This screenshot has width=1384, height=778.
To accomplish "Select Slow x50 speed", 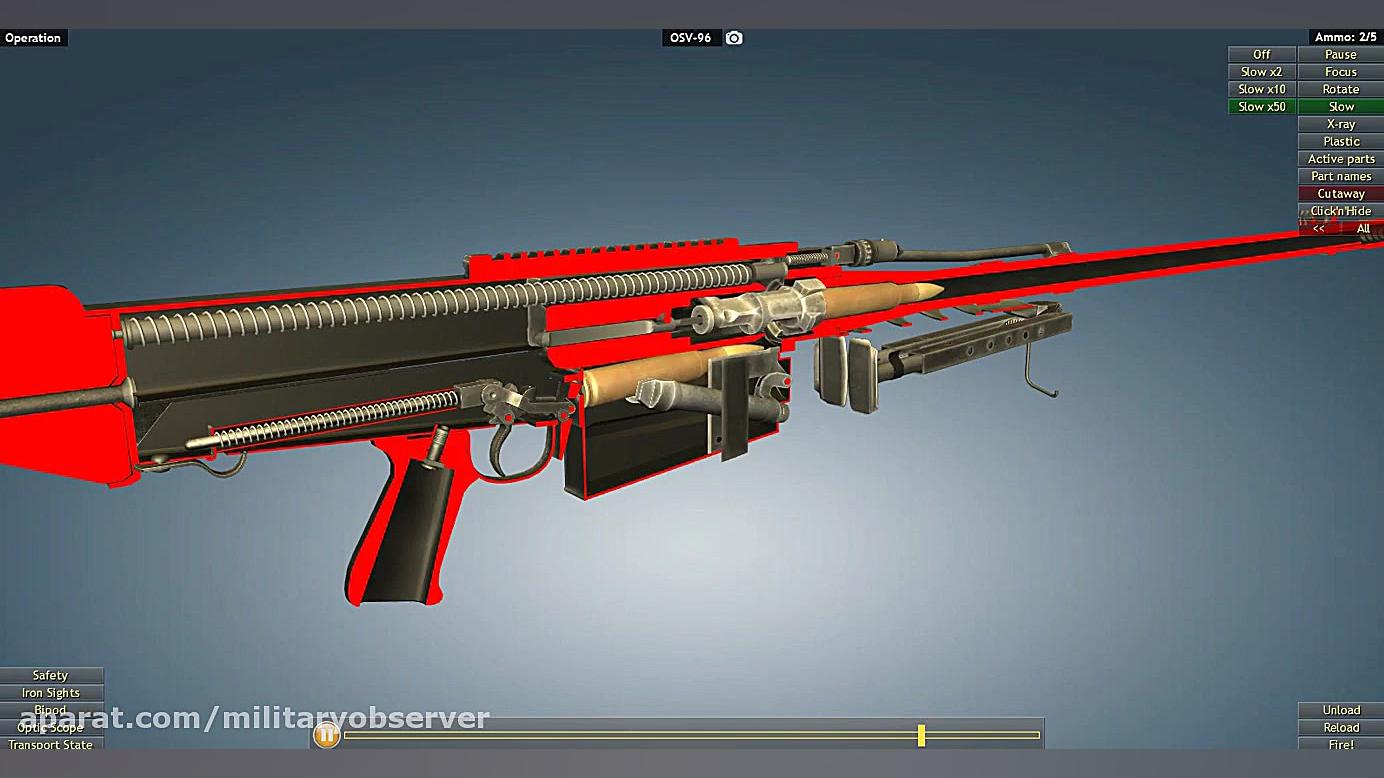I will [x=1262, y=107].
